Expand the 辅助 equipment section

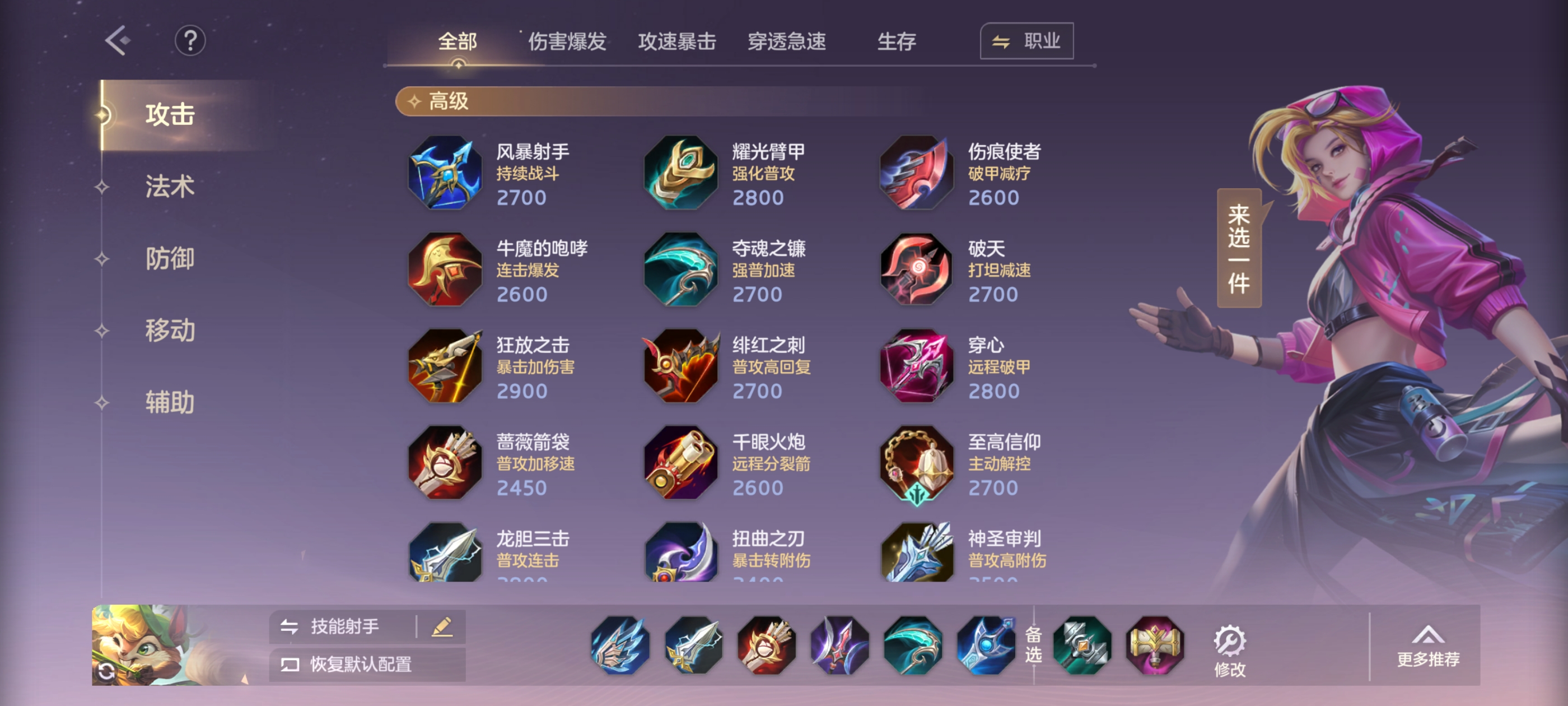[169, 402]
